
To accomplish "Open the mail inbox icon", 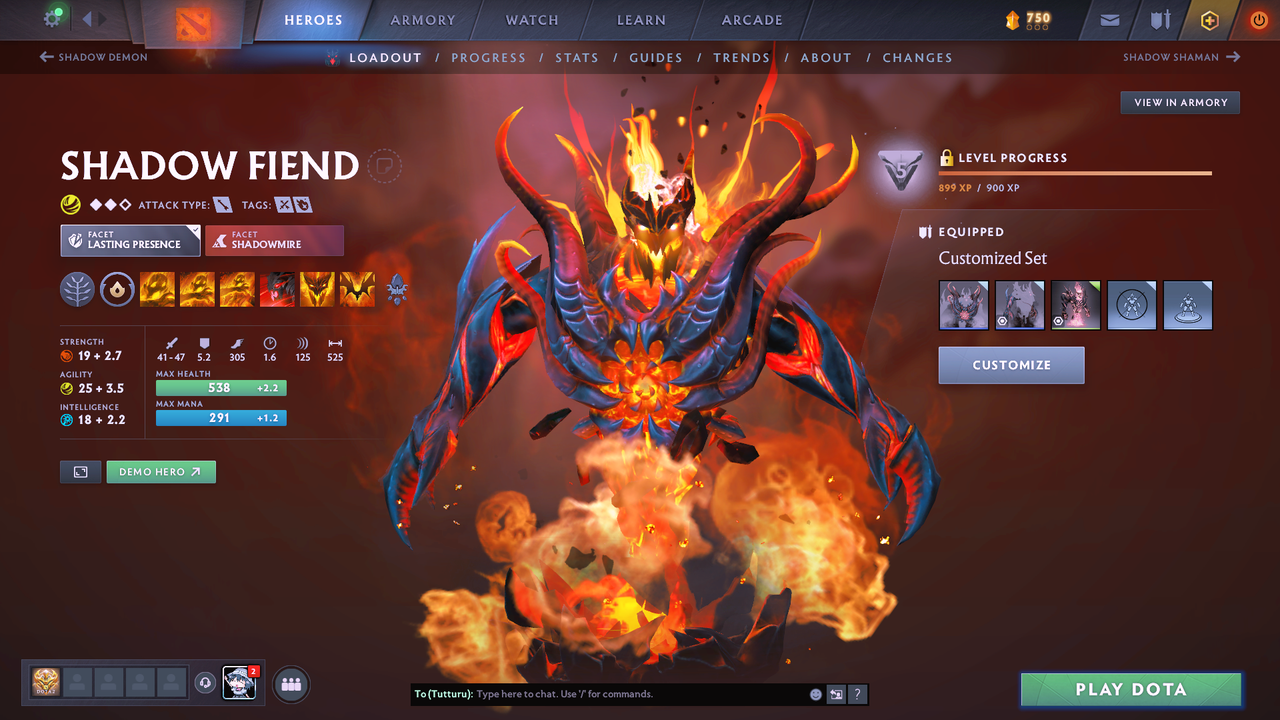I will coord(1110,19).
